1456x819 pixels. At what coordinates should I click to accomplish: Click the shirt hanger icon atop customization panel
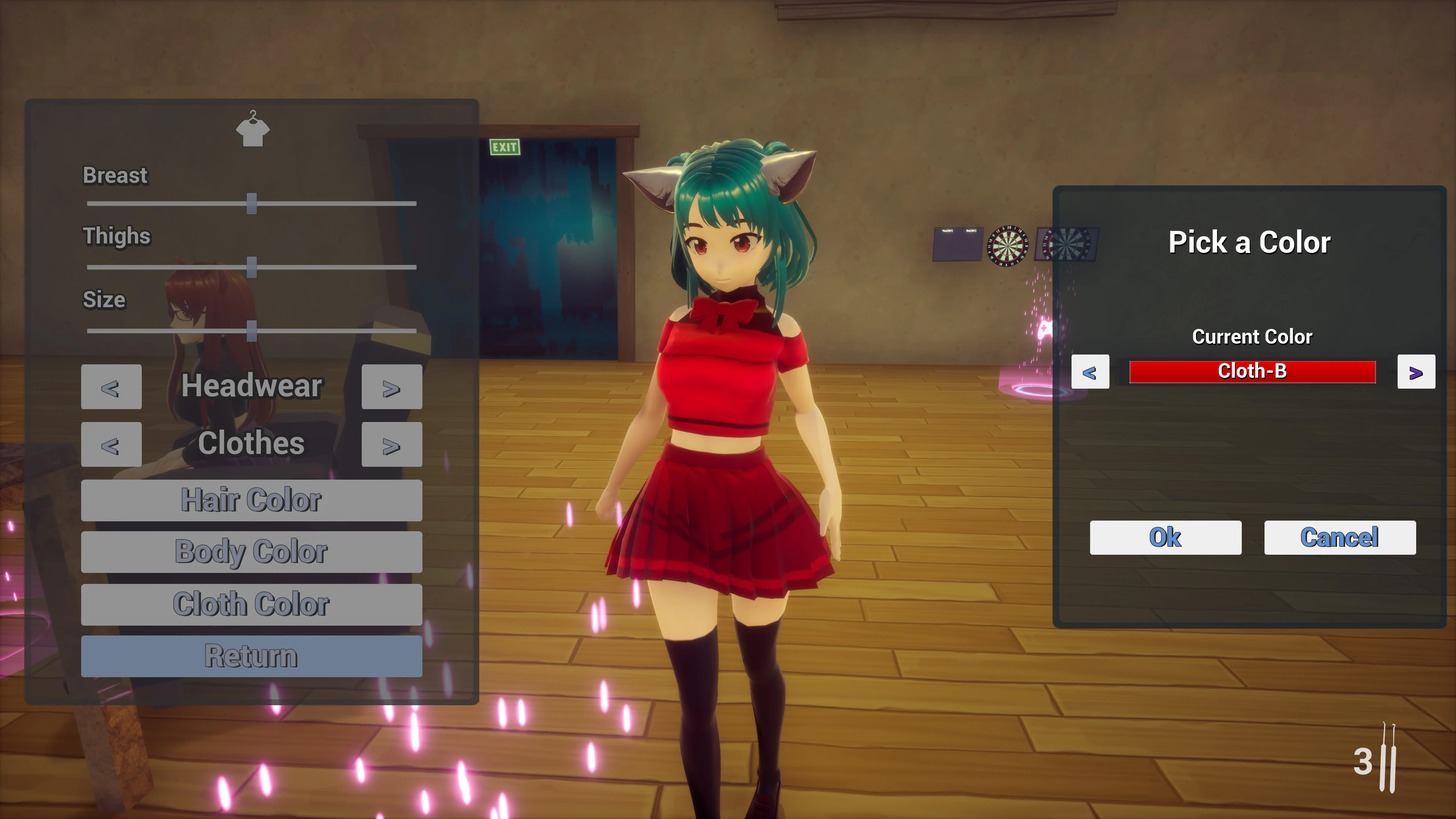(252, 129)
